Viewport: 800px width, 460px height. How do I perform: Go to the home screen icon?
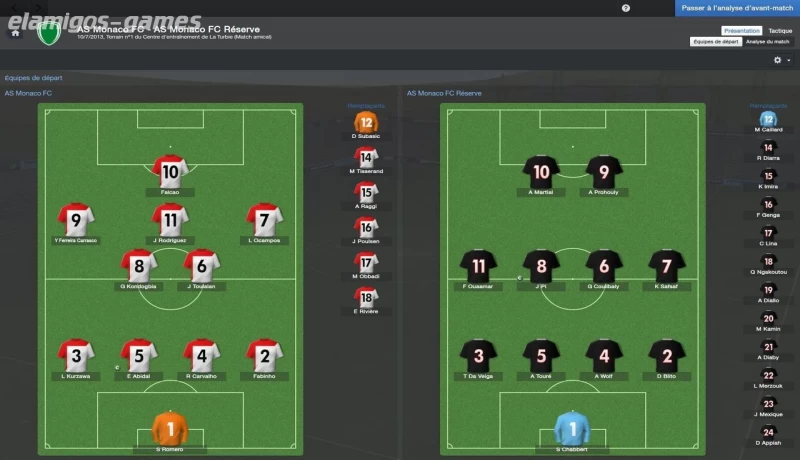coord(16,32)
